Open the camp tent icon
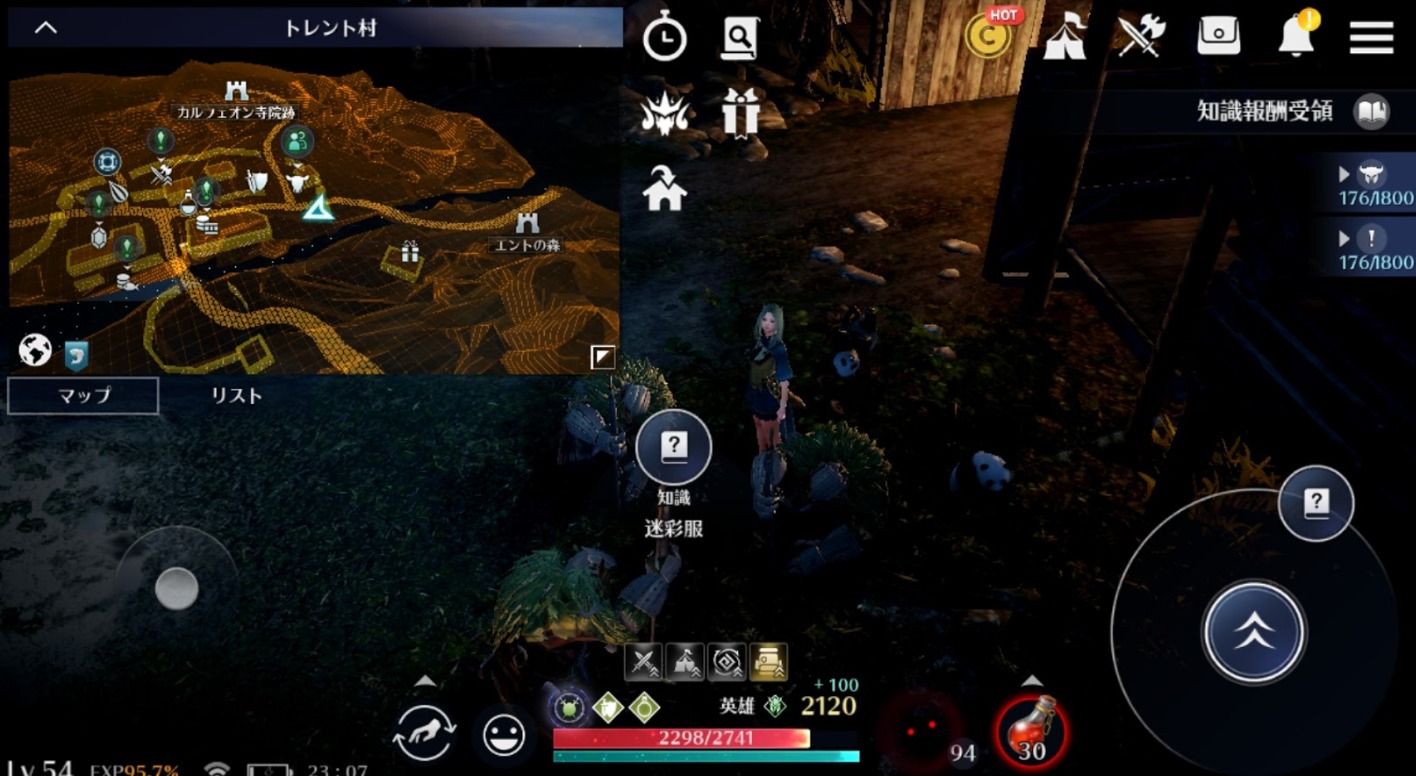The height and width of the screenshot is (776, 1416). tap(1064, 39)
